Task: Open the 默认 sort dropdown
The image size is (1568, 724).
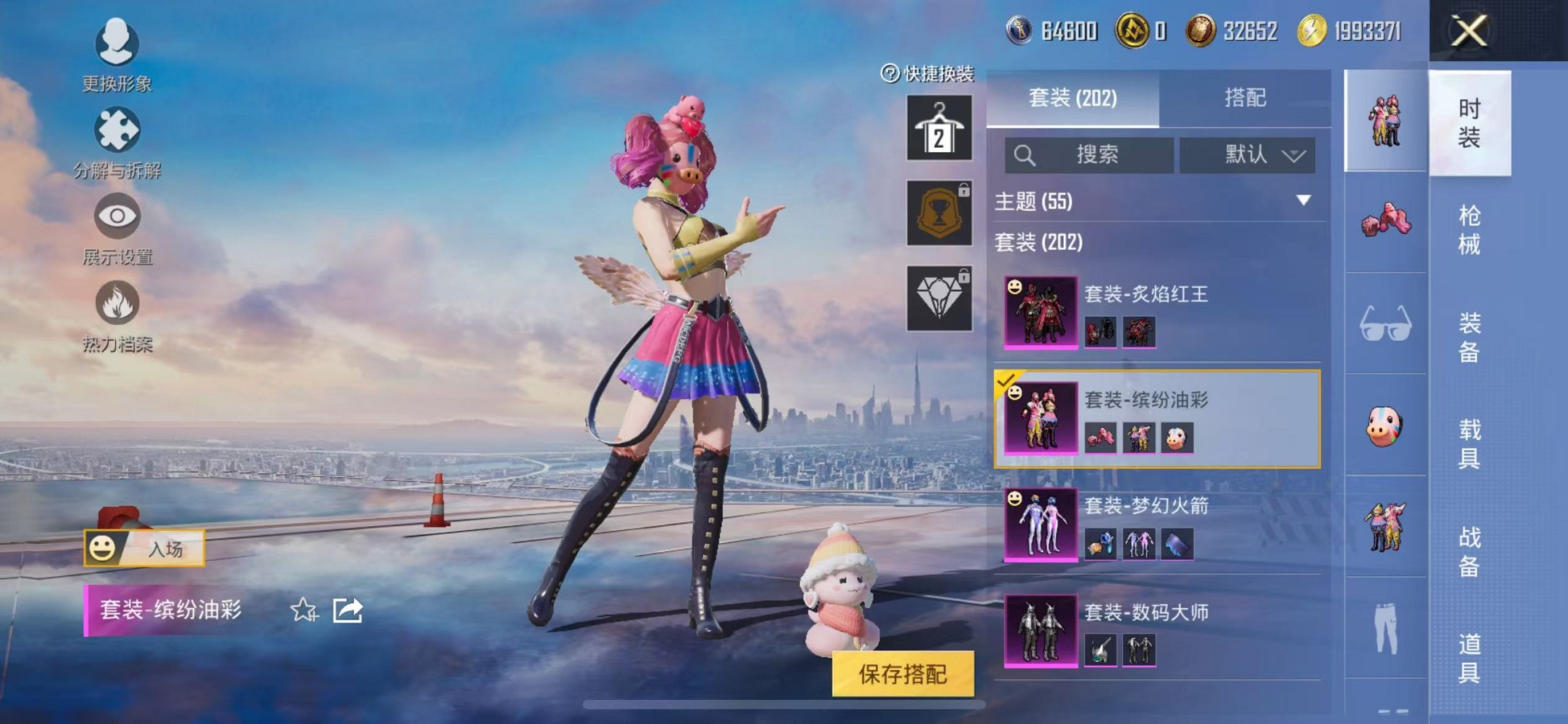Action: click(1247, 154)
